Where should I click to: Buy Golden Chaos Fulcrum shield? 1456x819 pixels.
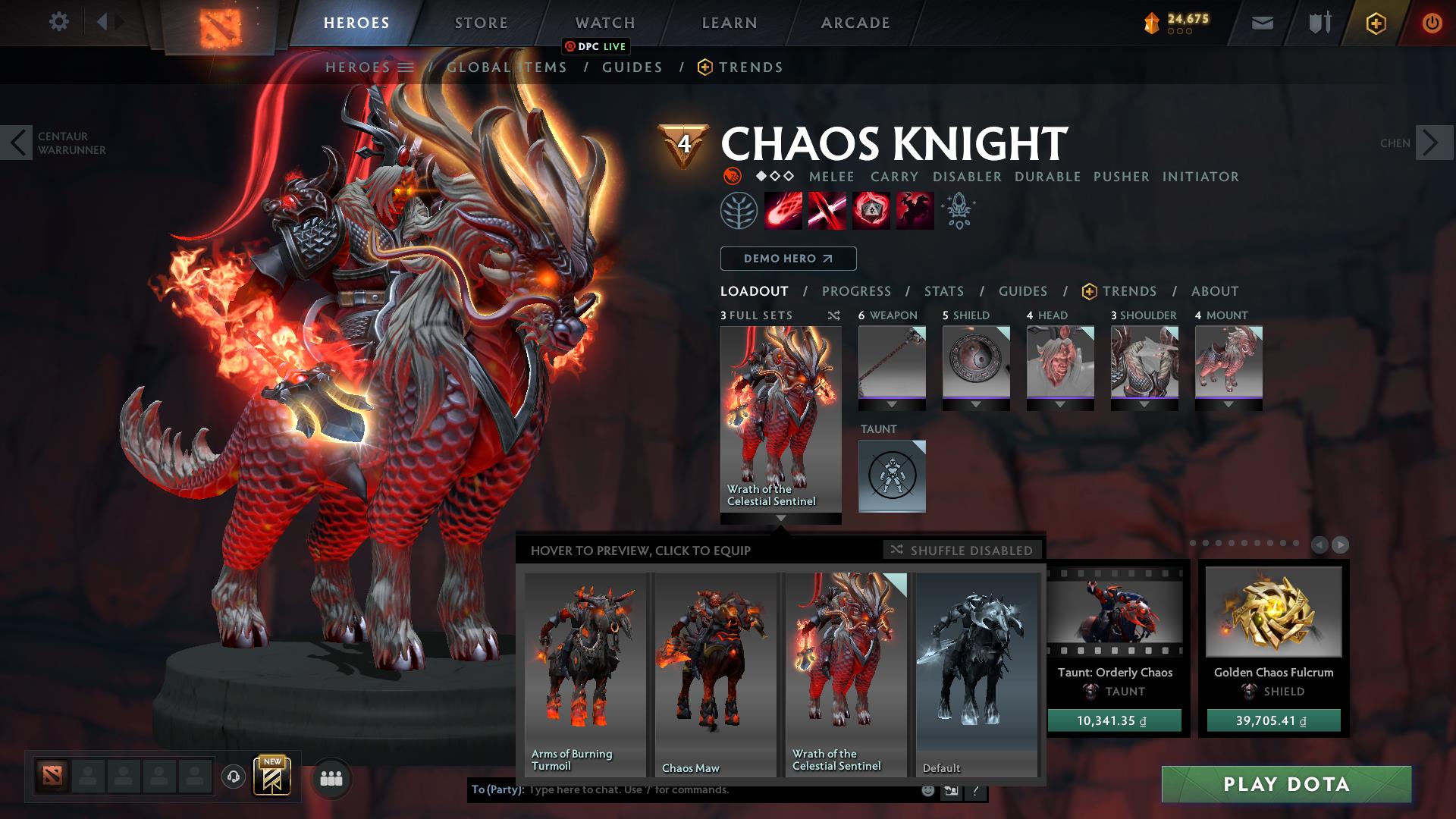coord(1273,720)
